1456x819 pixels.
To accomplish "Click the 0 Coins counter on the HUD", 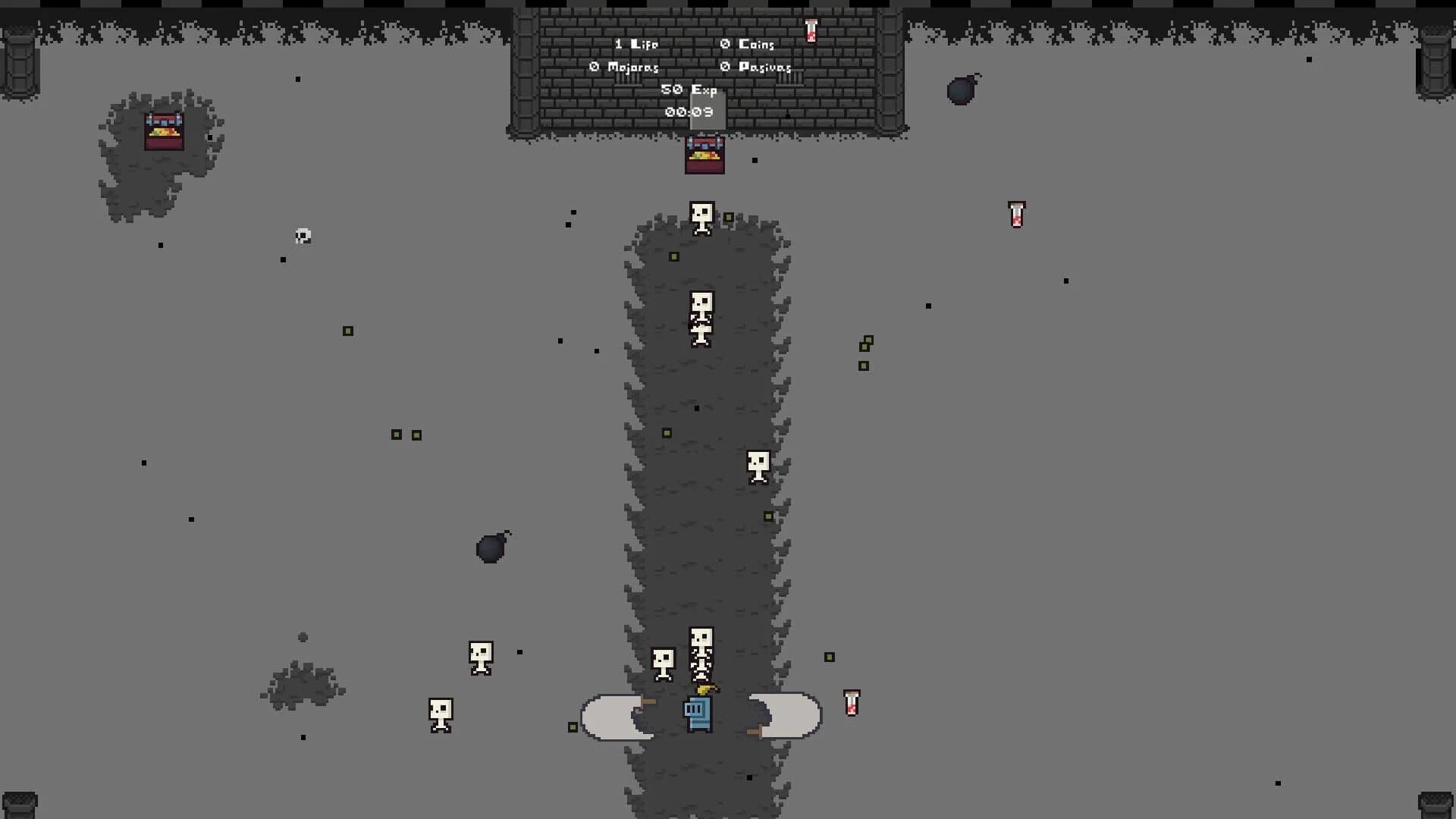I will 747,44.
